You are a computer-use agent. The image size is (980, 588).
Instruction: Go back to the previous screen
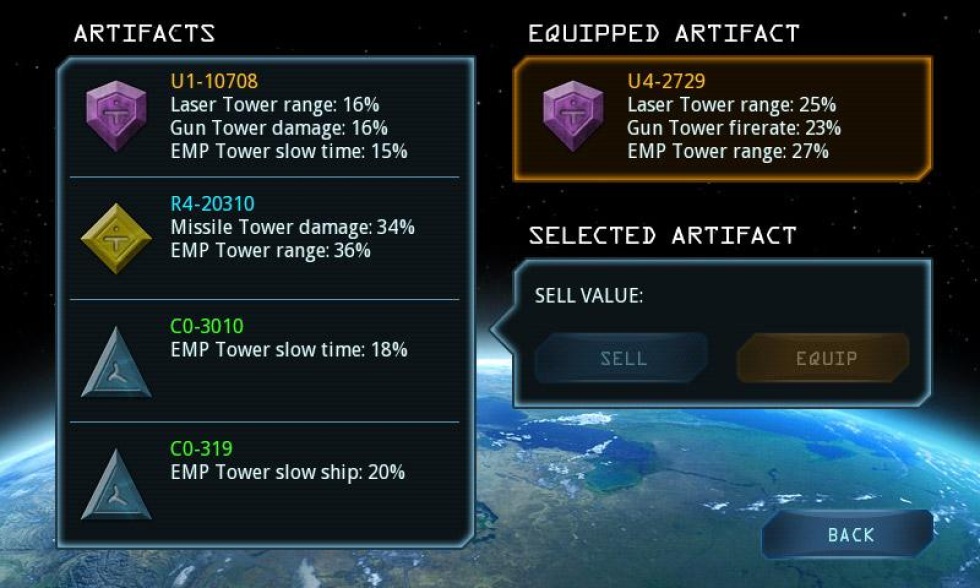[849, 535]
